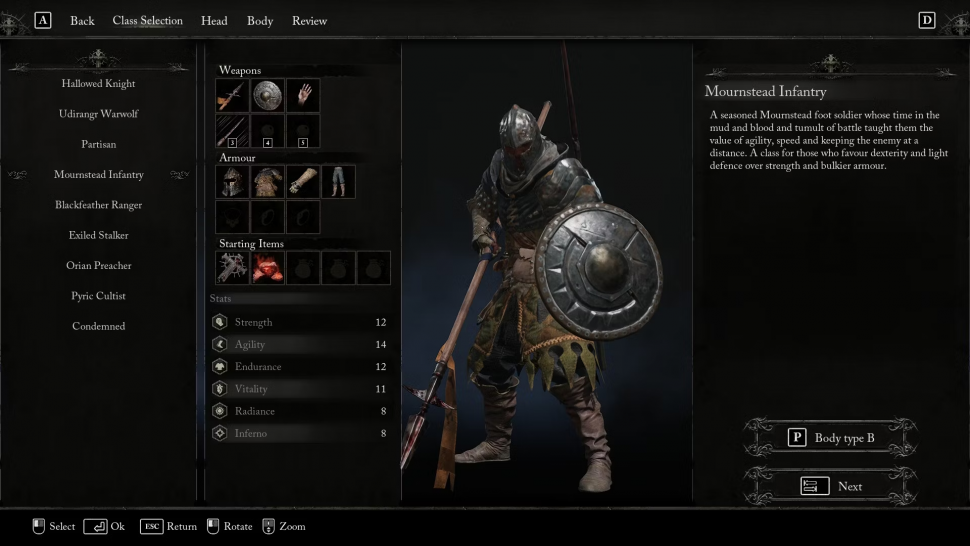Pick the Partisan class

98,144
